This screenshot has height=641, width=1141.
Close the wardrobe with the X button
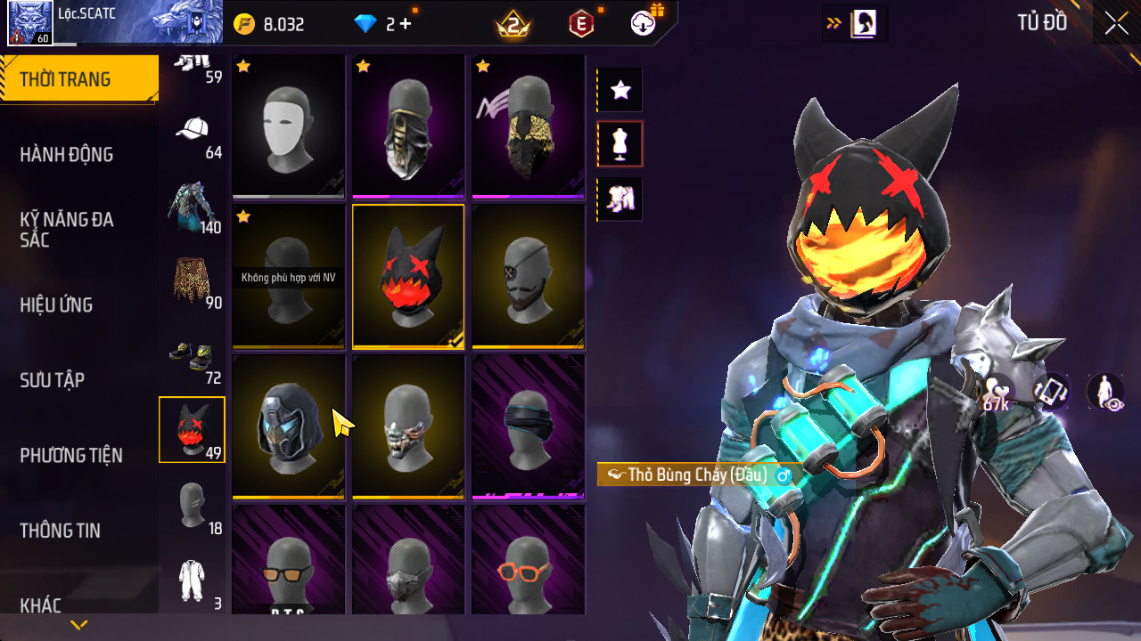pos(1116,23)
